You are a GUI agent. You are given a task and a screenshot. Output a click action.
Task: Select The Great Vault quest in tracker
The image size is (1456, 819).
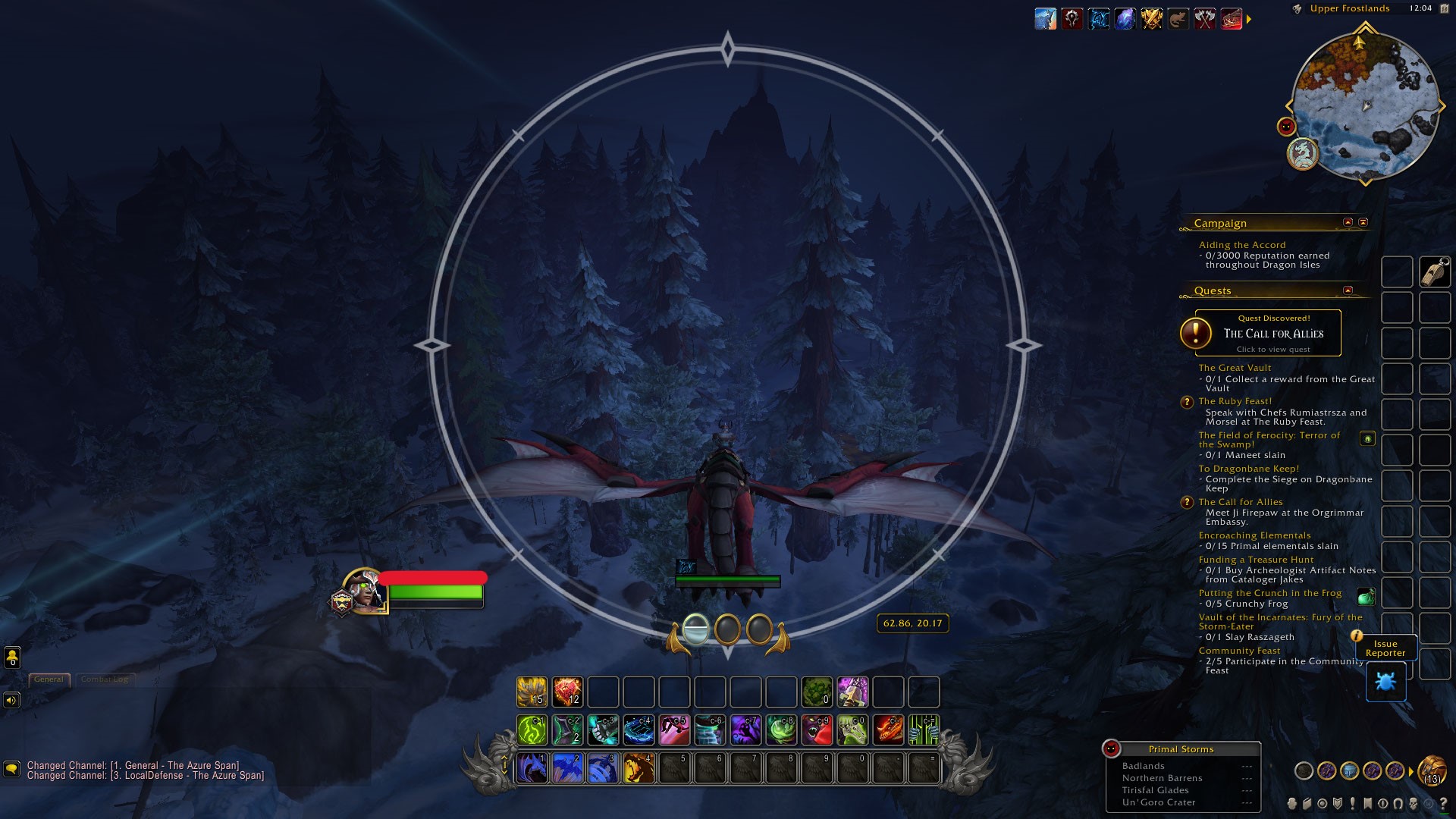[x=1235, y=368]
